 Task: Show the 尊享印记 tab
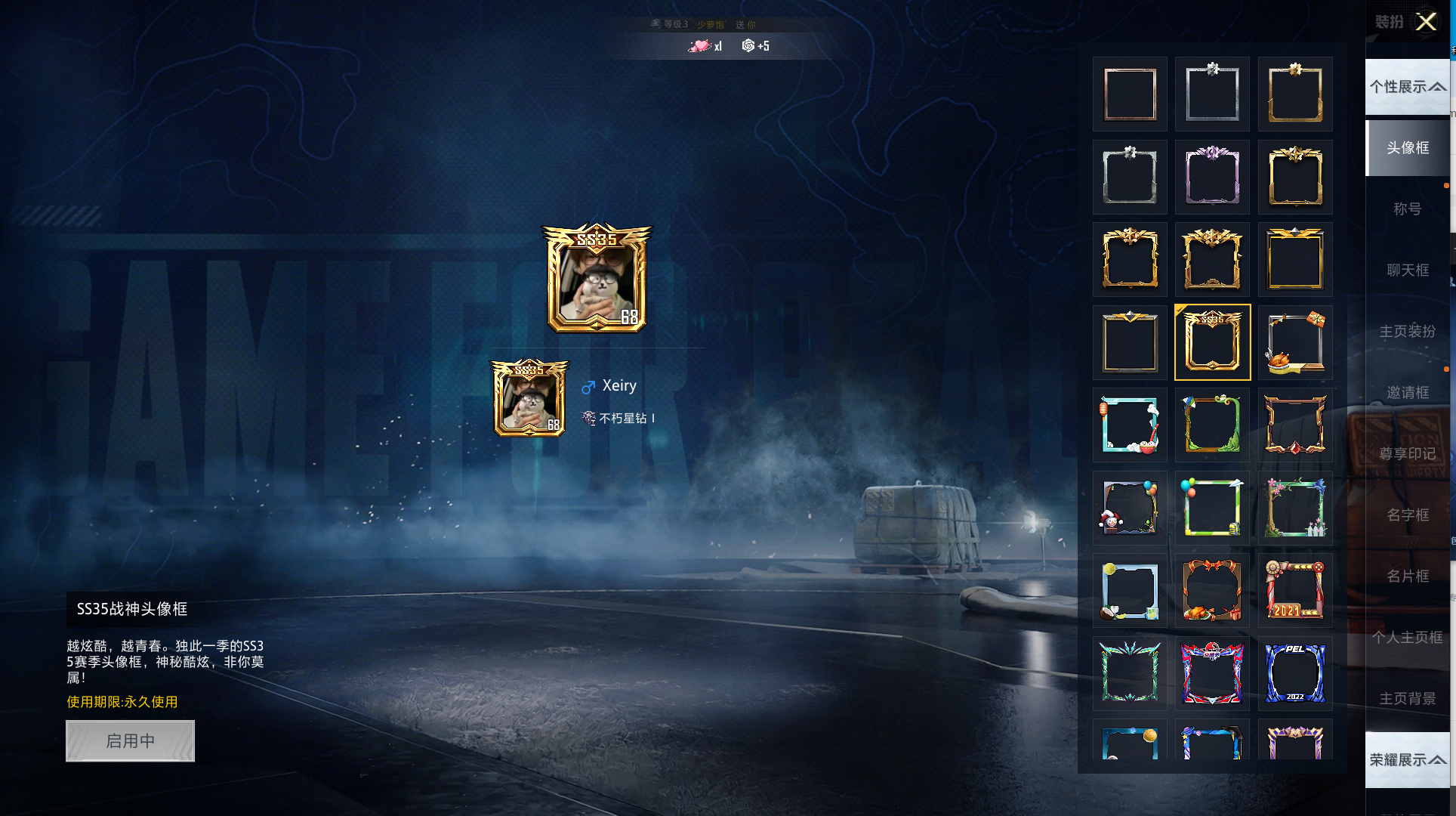click(x=1408, y=454)
